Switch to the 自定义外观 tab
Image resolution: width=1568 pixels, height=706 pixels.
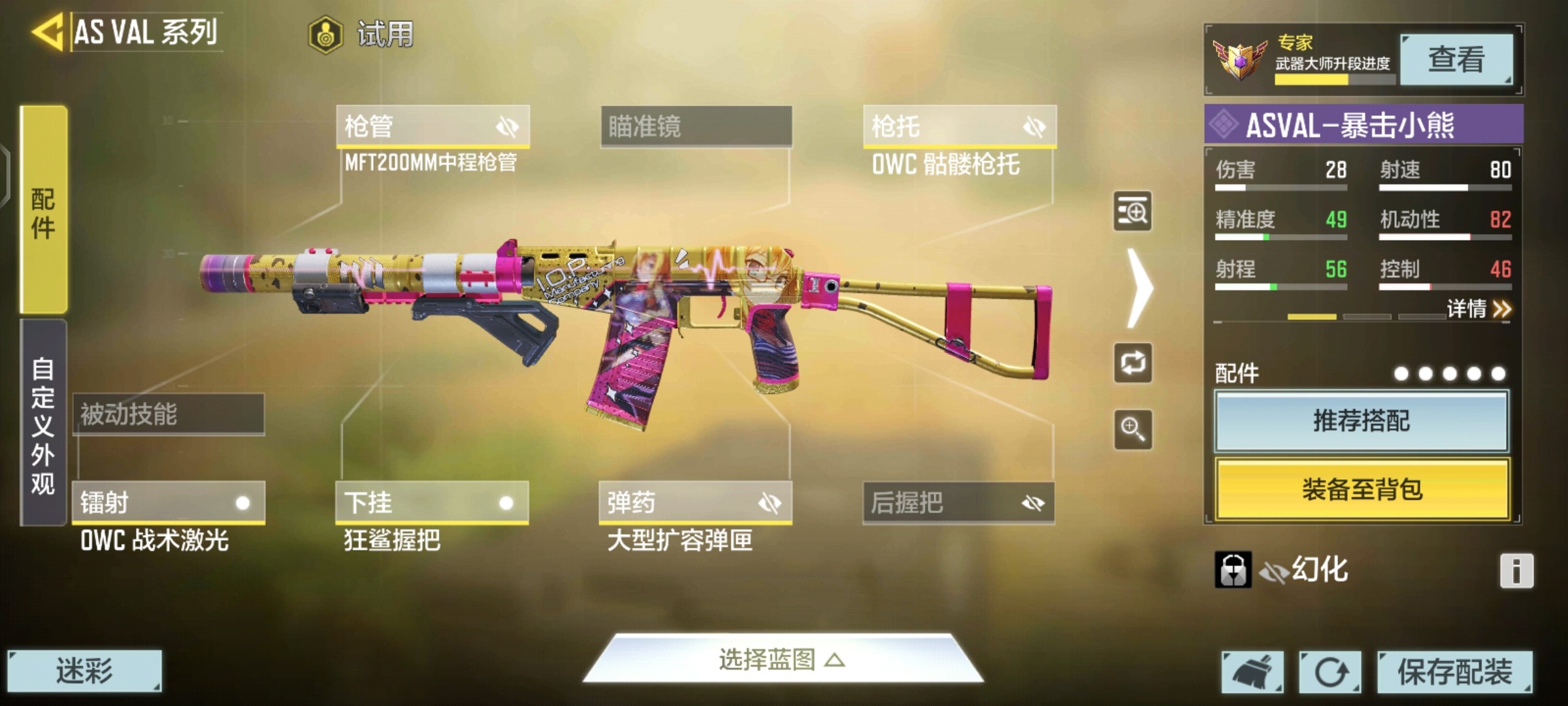click(x=43, y=424)
